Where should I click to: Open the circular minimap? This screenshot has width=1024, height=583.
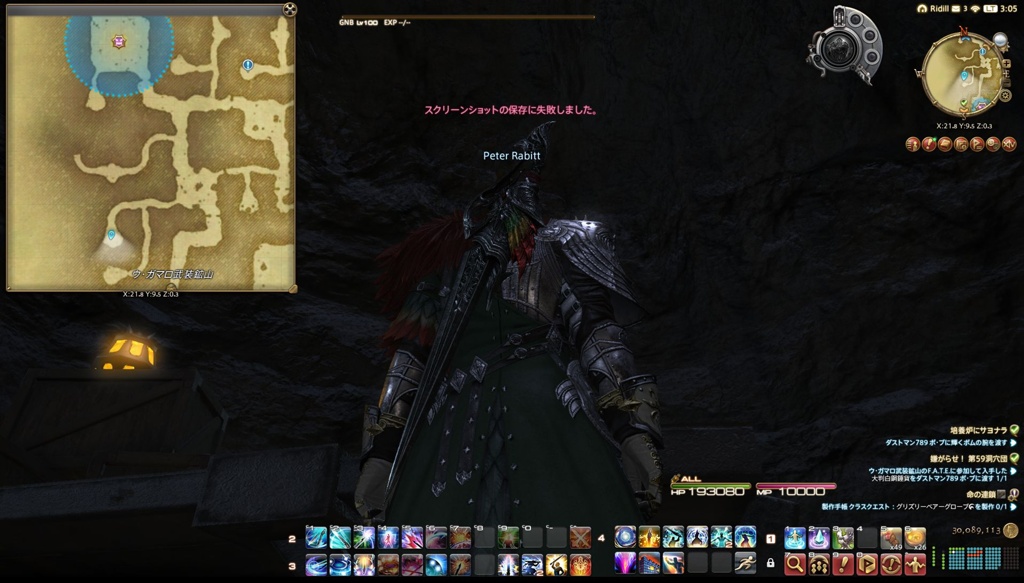point(961,74)
